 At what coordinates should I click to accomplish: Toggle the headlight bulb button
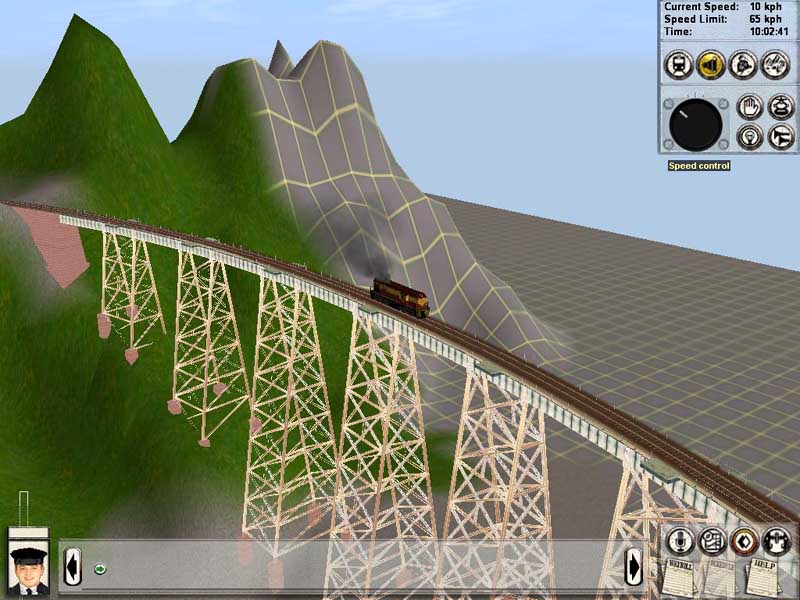(x=749, y=136)
